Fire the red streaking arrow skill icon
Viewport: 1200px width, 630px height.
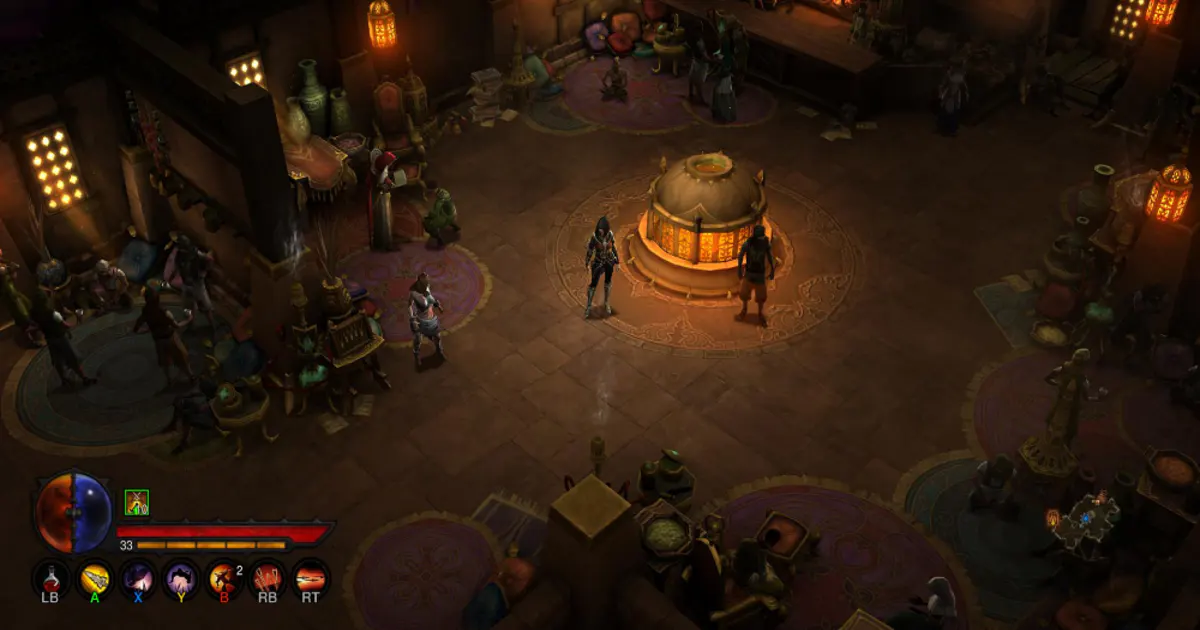(x=310, y=578)
